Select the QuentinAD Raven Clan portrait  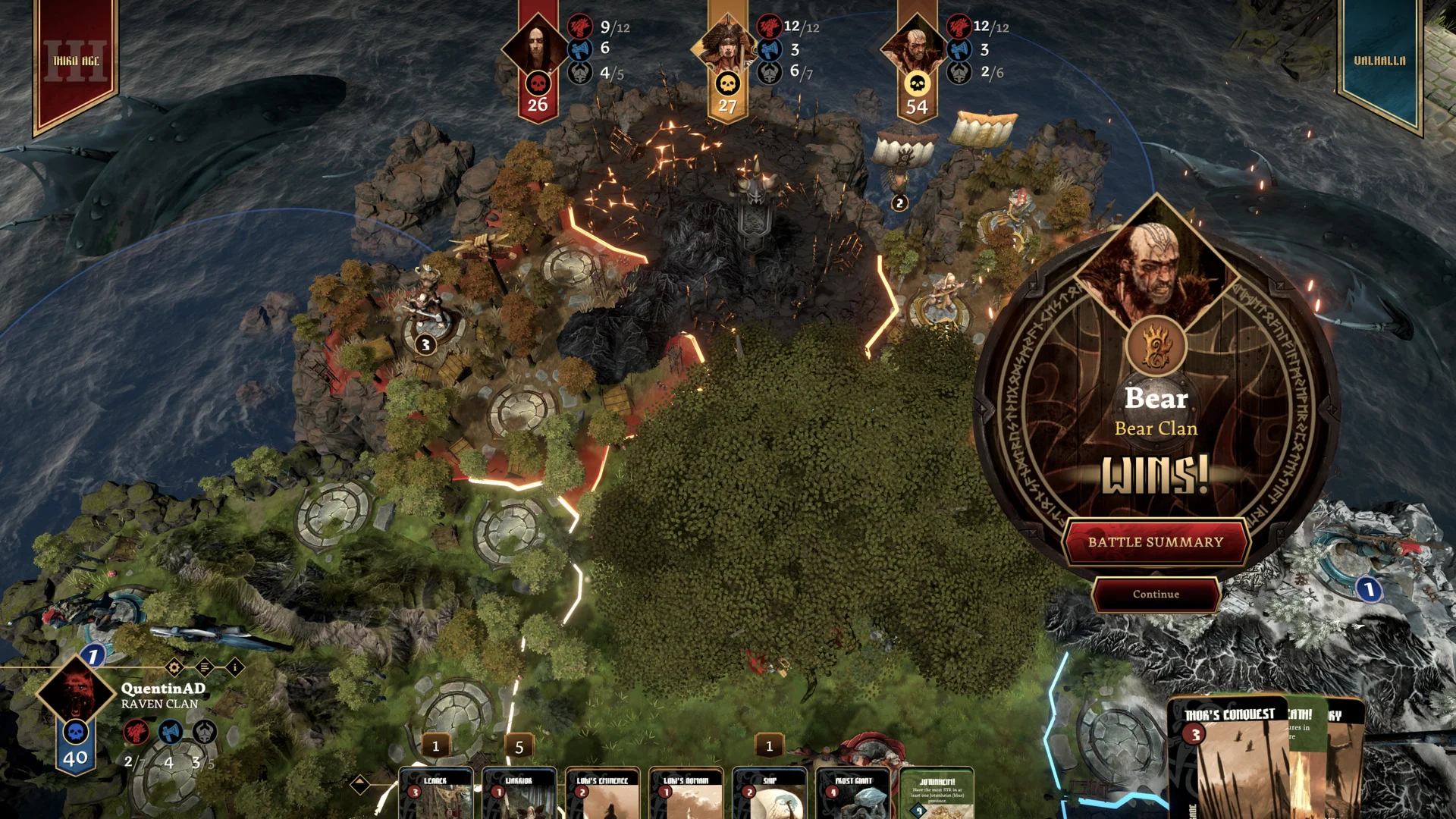pos(76,692)
